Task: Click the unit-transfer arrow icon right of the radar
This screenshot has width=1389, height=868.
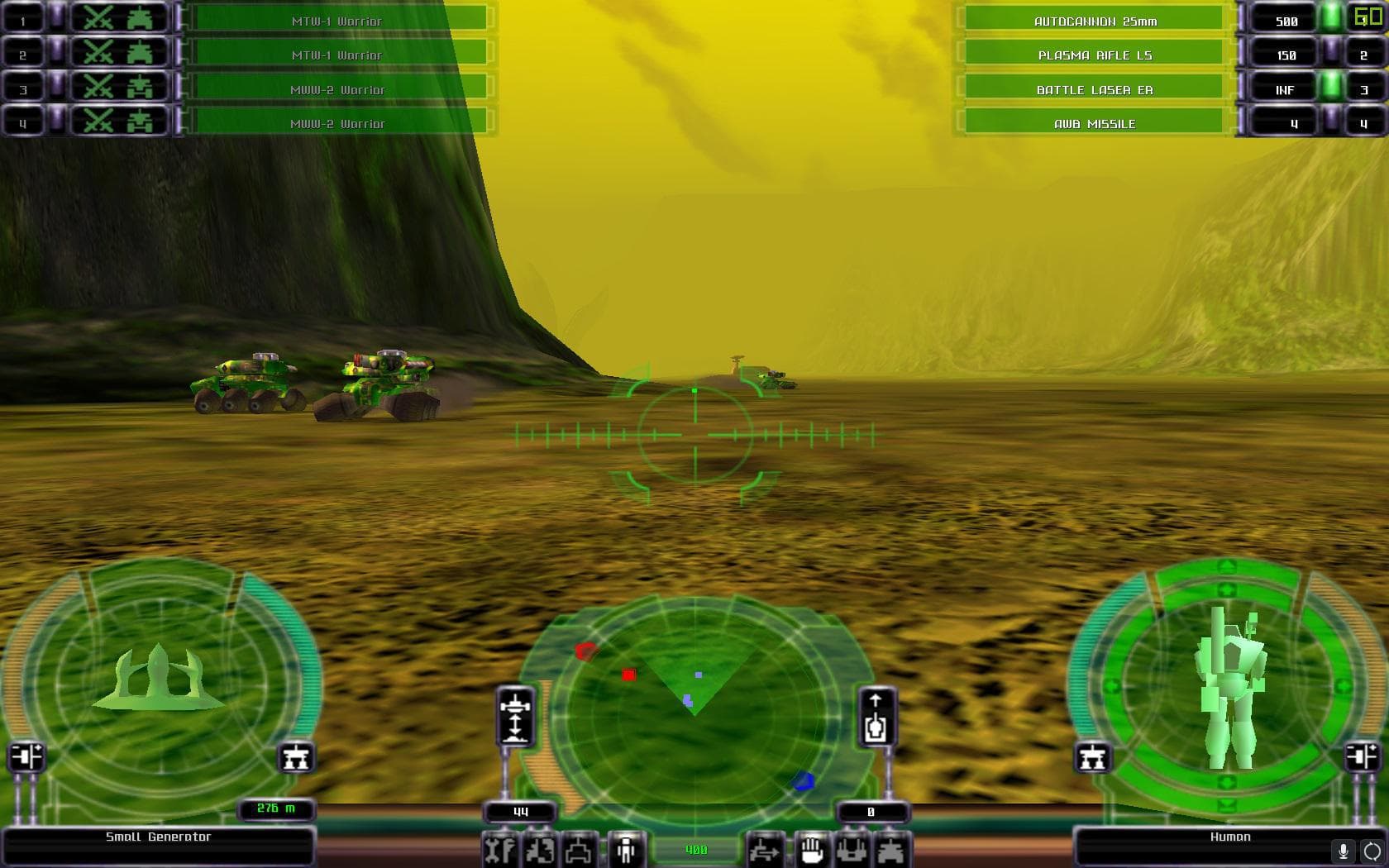Action: [x=765, y=849]
